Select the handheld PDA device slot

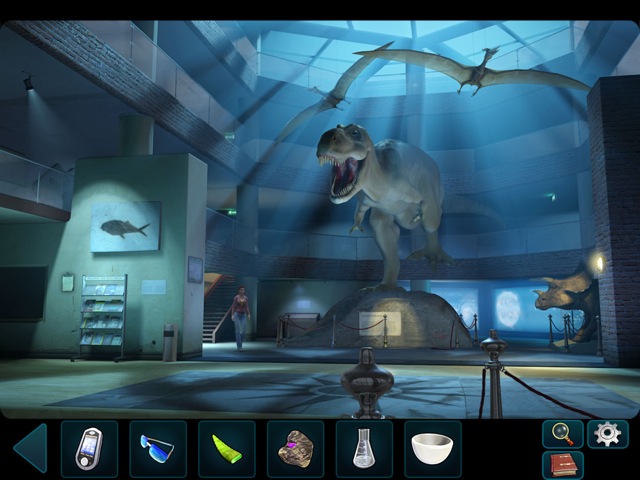click(x=89, y=448)
